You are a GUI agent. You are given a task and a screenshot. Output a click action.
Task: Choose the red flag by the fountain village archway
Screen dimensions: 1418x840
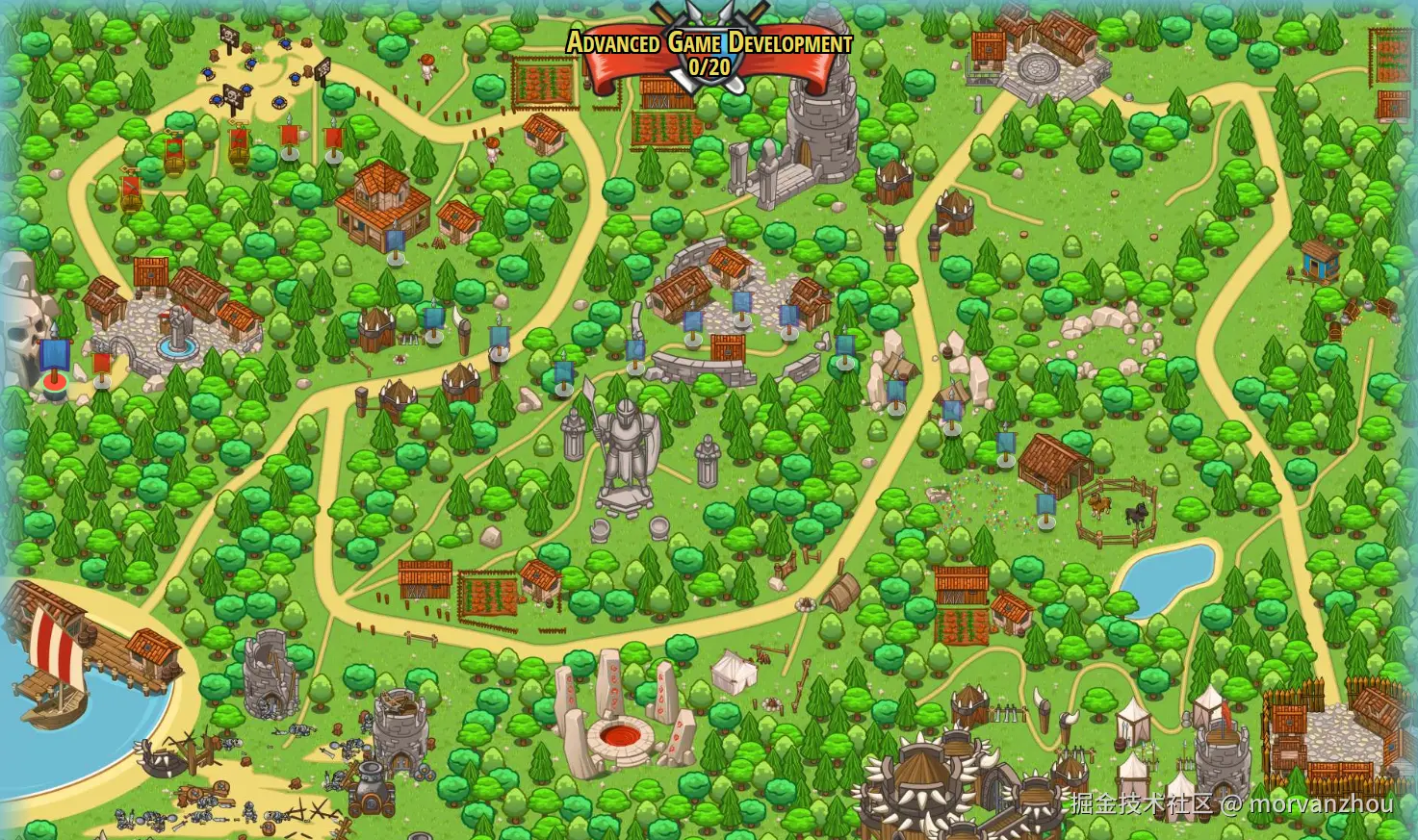point(102,367)
